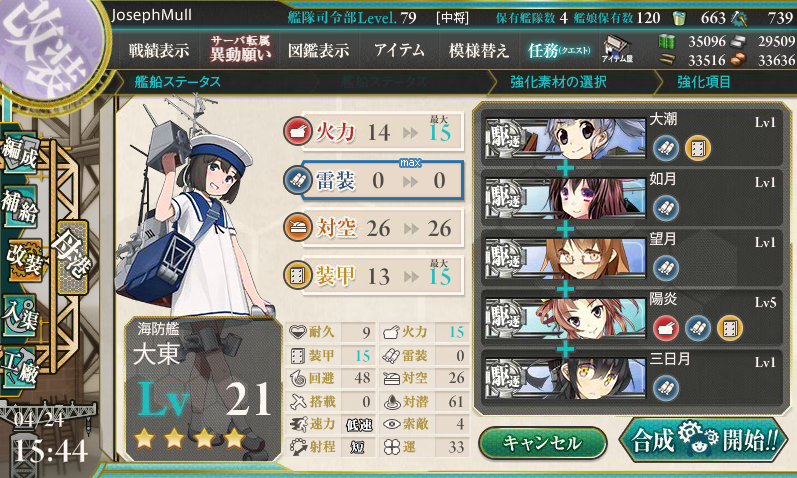
Task: Open 図鑑表示 encyclopedia
Action: (318, 50)
